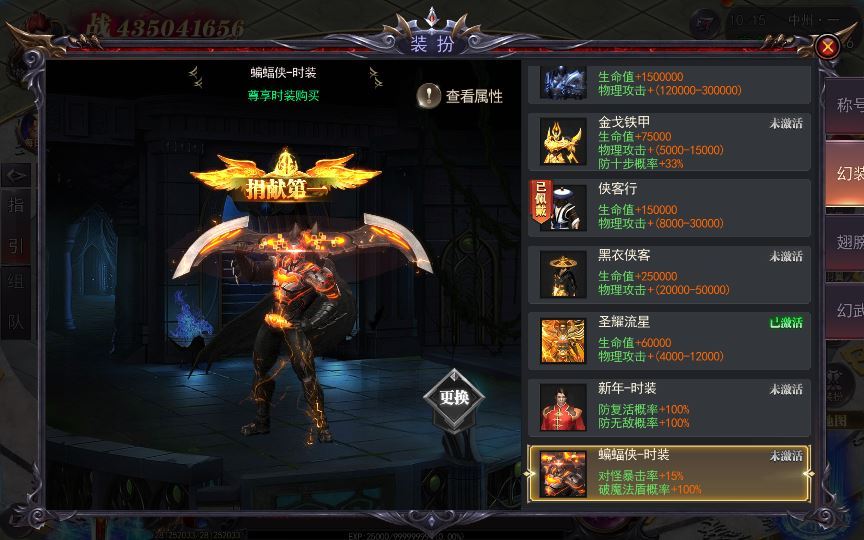This screenshot has height=540, width=864.
Task: Choose the 新年-时装 costume row
Action: [x=669, y=405]
